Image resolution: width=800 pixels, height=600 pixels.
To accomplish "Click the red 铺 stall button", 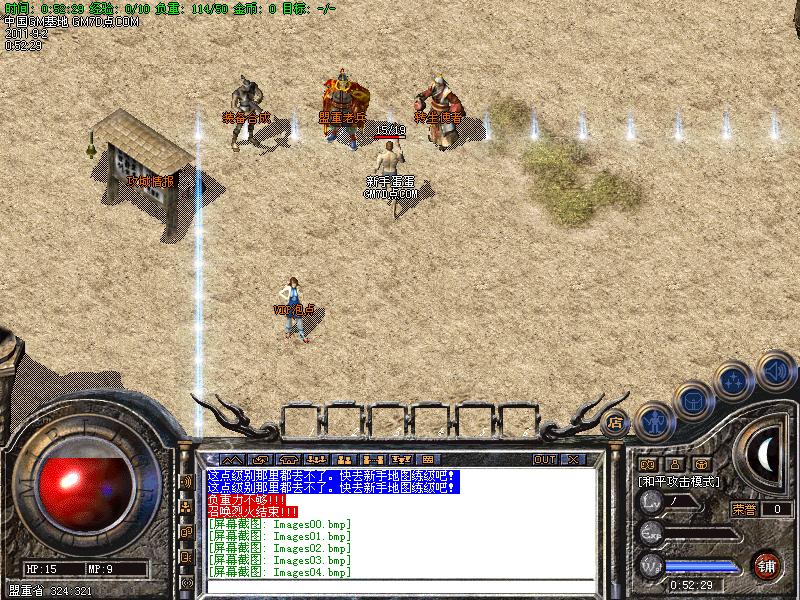I will [x=766, y=564].
